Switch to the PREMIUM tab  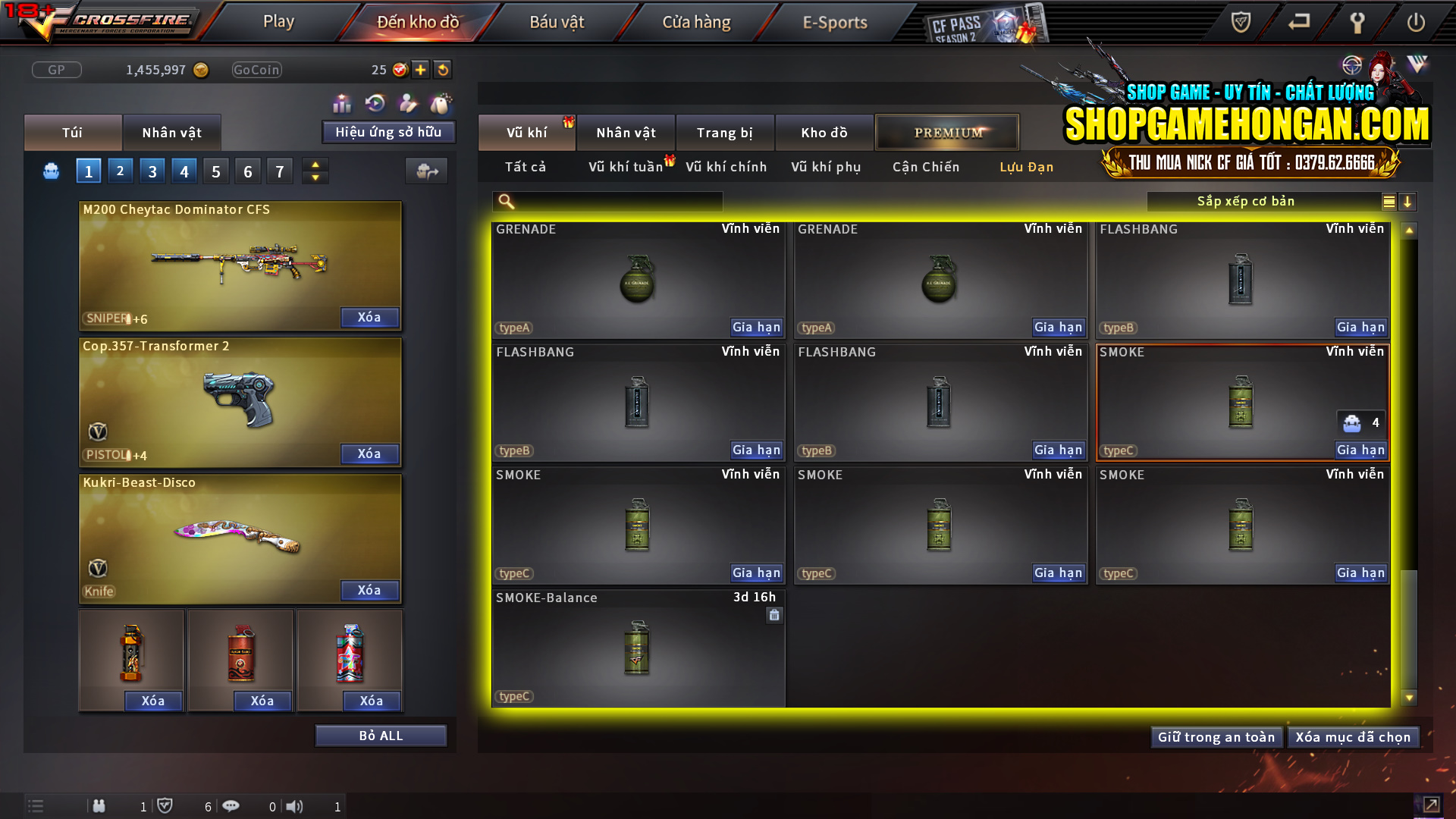point(947,132)
